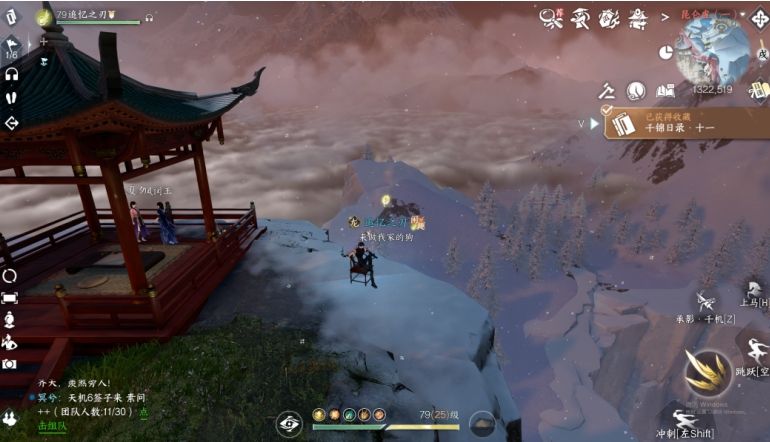Open the pie chart icon beside minimap
This screenshot has height=442, width=770.
pyautogui.click(x=667, y=52)
